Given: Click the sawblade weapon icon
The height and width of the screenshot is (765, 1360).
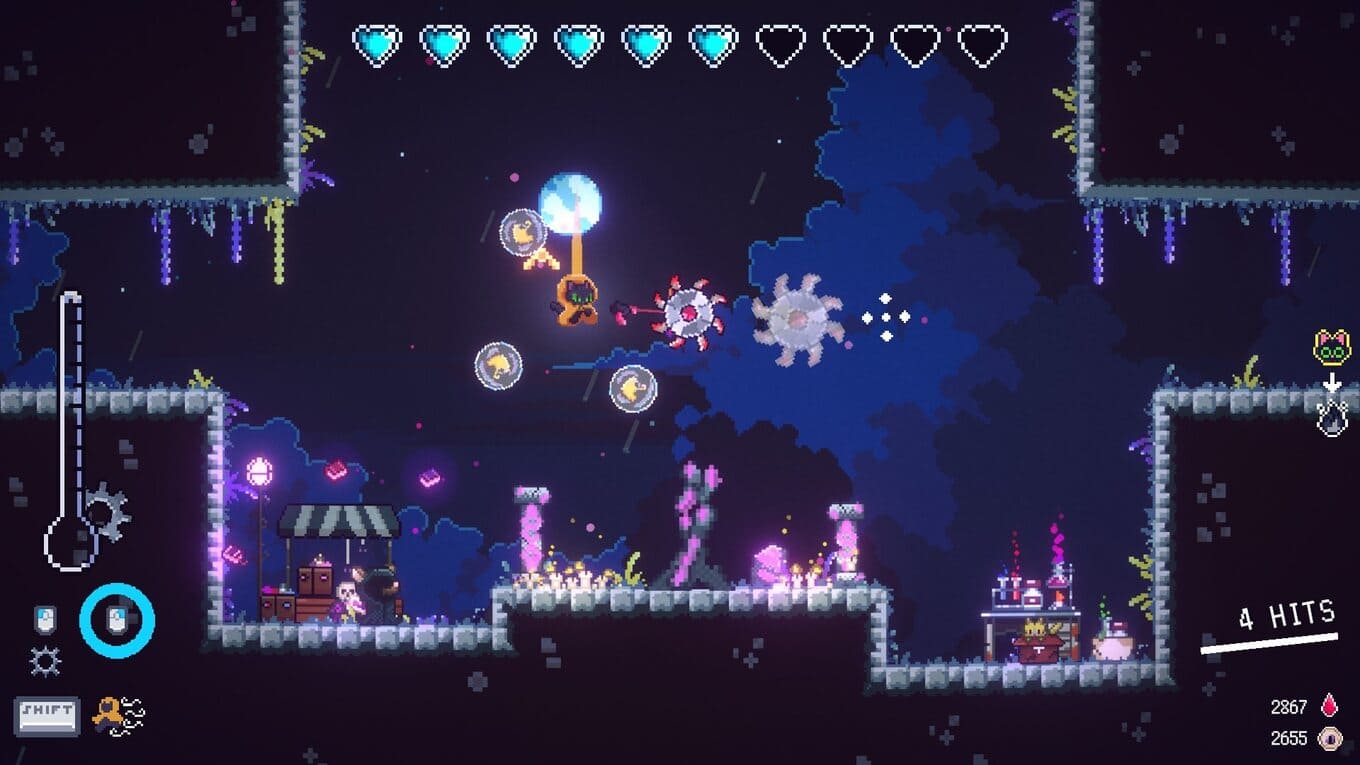Looking at the screenshot, I should click(45, 661).
